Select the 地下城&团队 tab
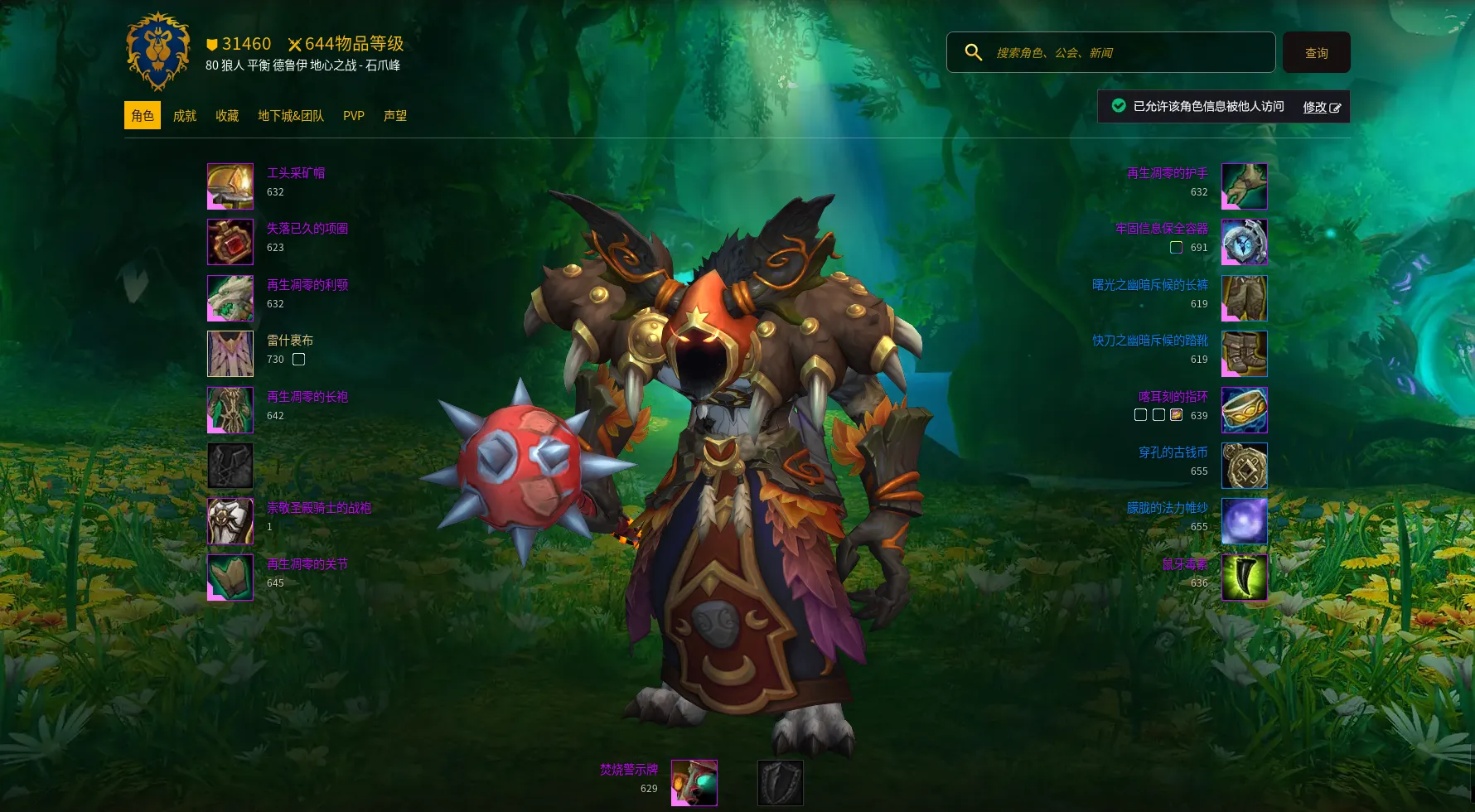 (x=291, y=116)
